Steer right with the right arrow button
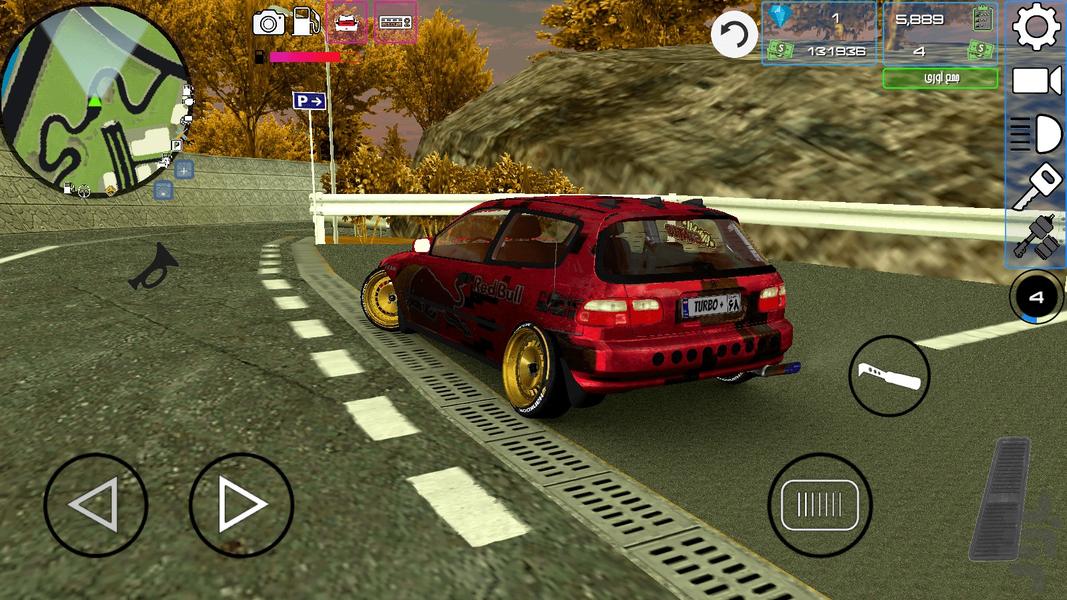The height and width of the screenshot is (600, 1067). pyautogui.click(x=241, y=504)
